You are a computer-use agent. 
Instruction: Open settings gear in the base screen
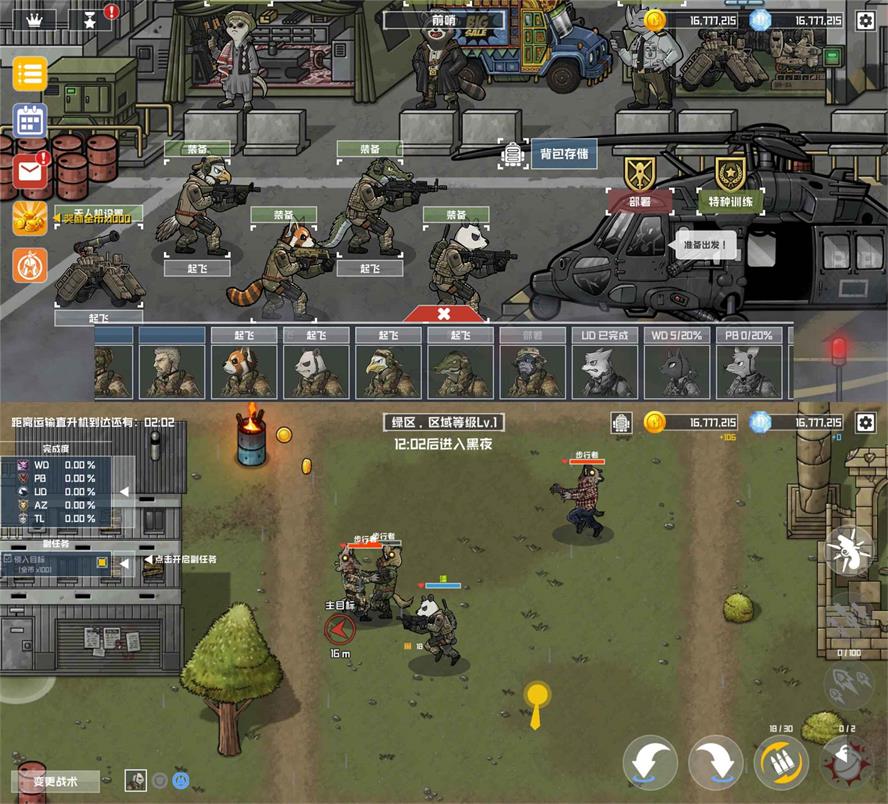(865, 20)
